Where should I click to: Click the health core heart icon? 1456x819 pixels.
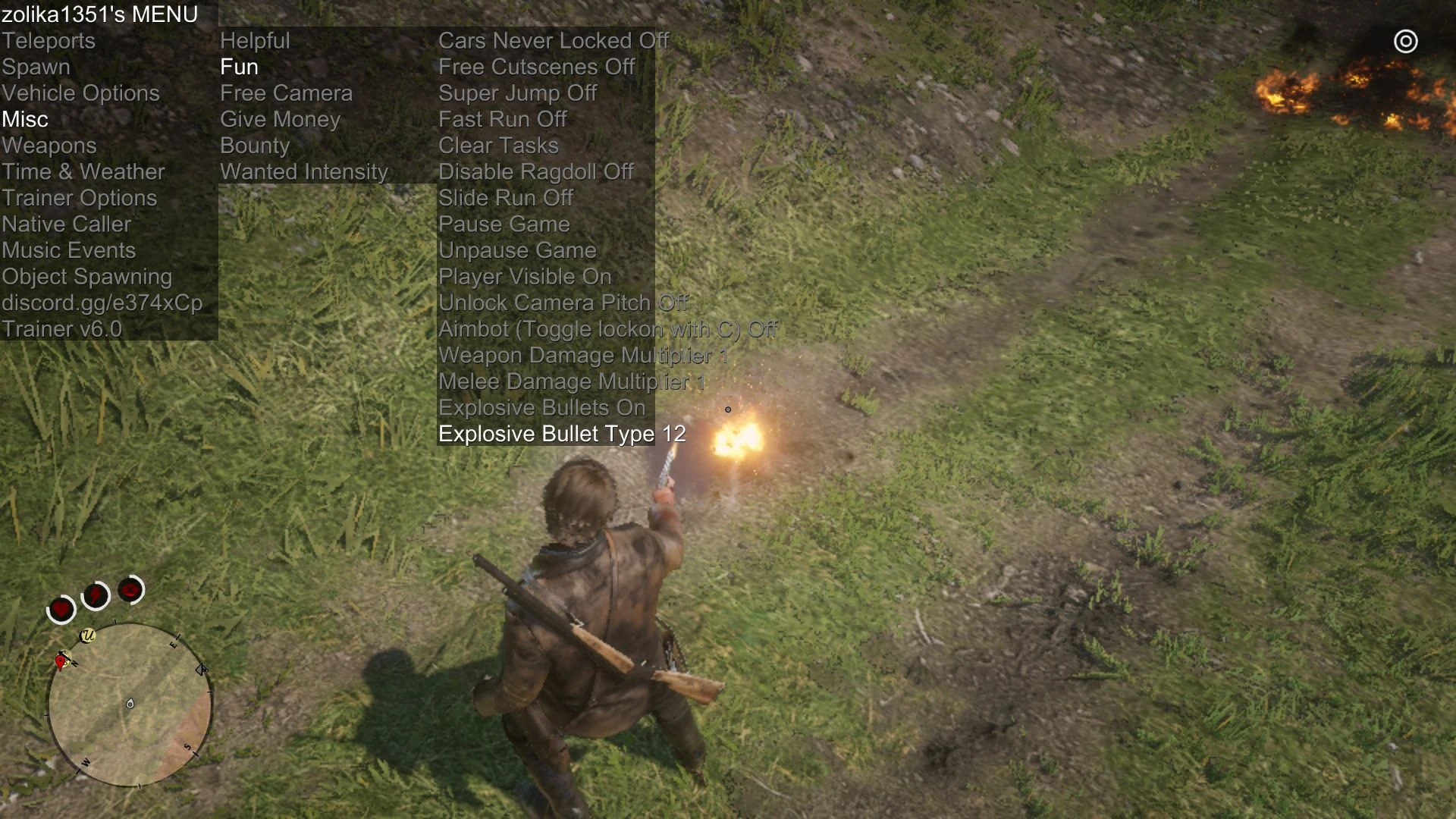coord(60,607)
